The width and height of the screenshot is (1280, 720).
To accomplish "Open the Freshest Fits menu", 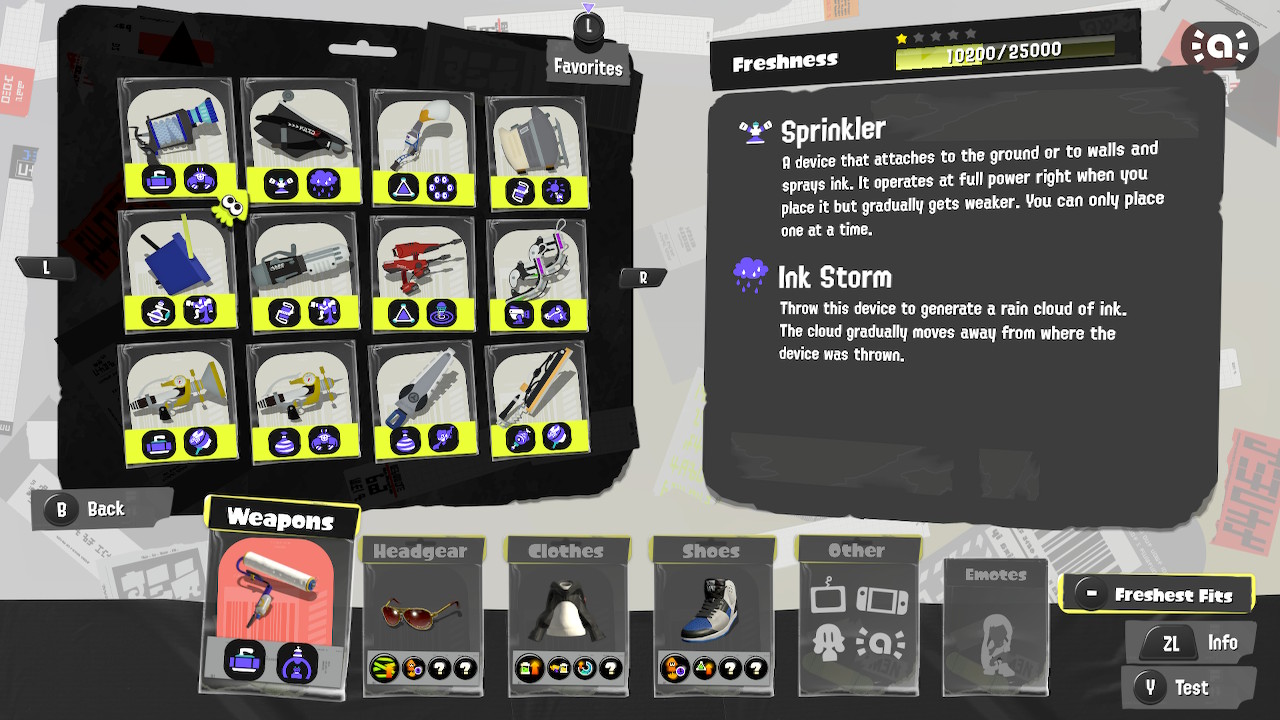I will pos(1157,593).
